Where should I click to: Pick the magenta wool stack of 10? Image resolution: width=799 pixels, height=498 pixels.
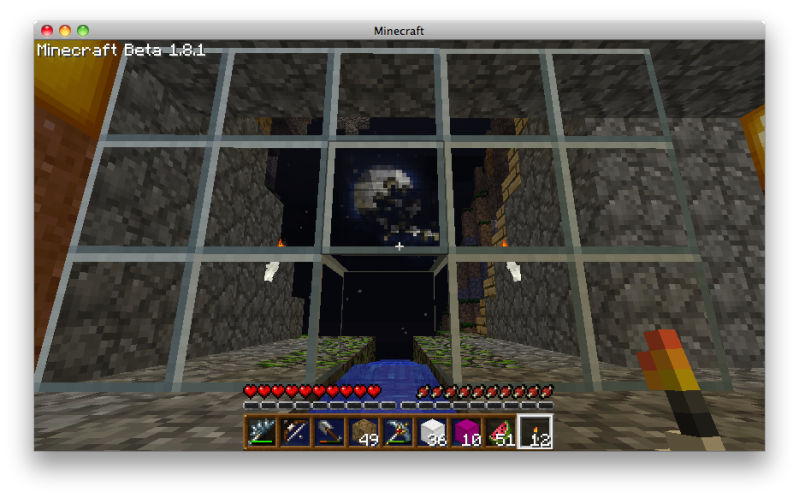point(466,432)
